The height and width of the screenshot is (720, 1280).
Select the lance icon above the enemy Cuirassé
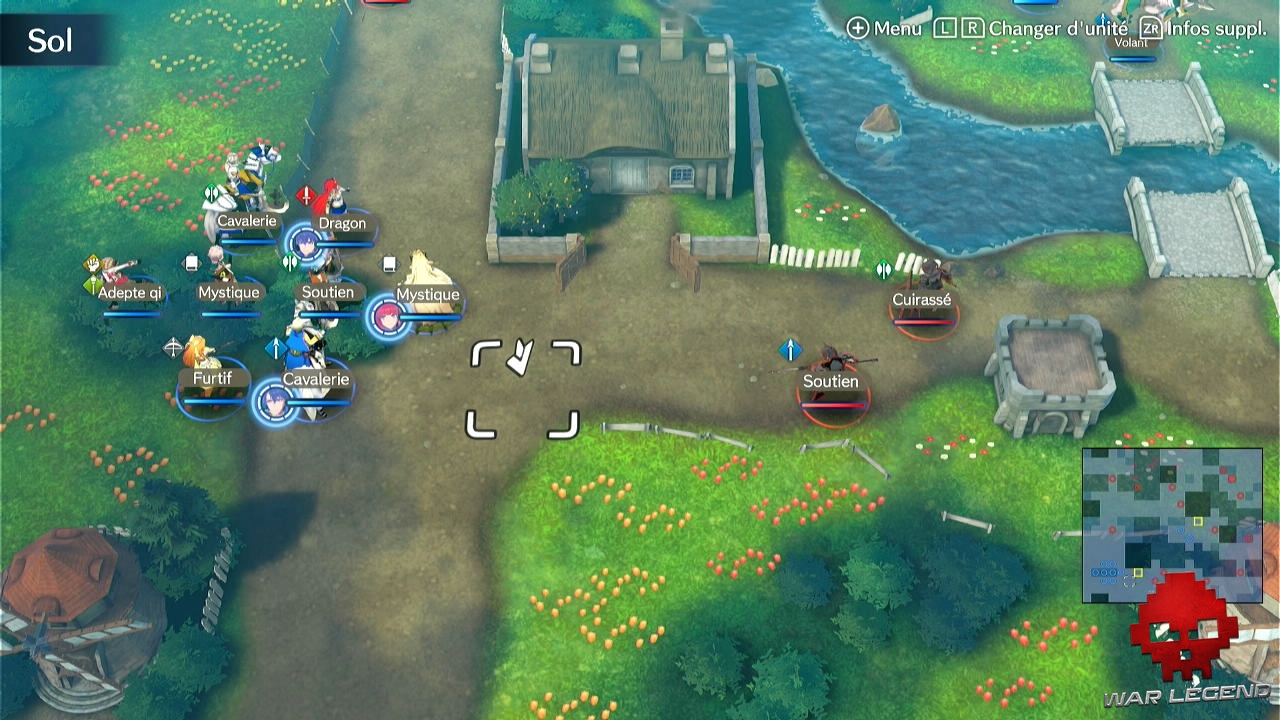click(x=883, y=269)
